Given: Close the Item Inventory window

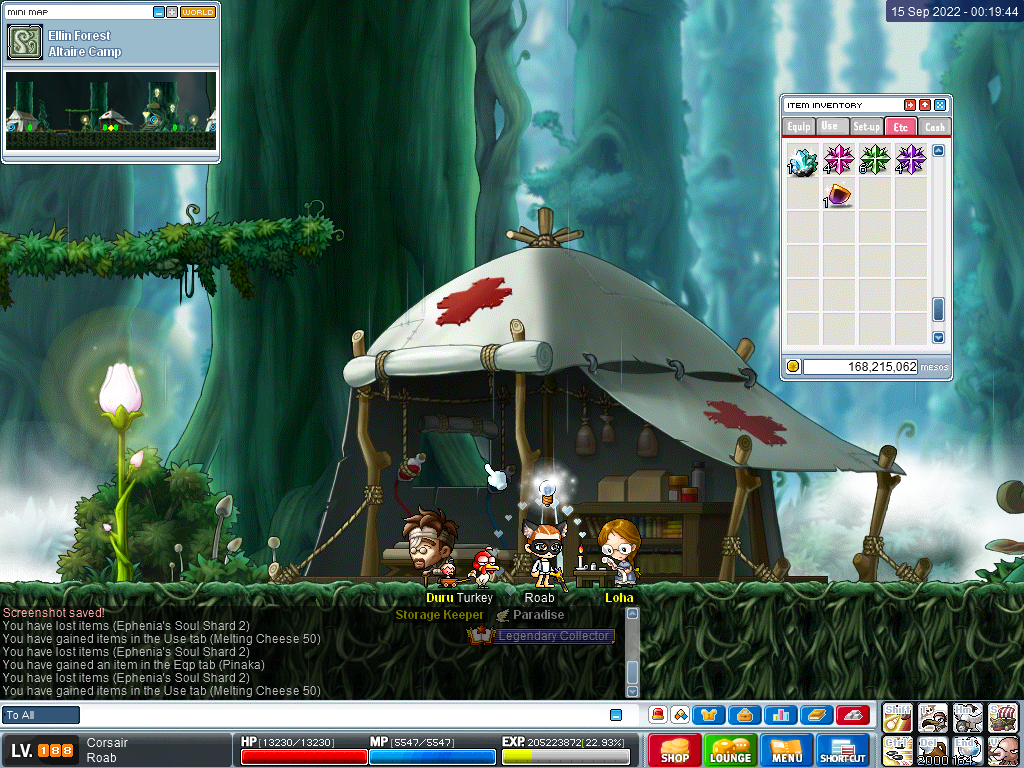Looking at the screenshot, I should tap(940, 105).
